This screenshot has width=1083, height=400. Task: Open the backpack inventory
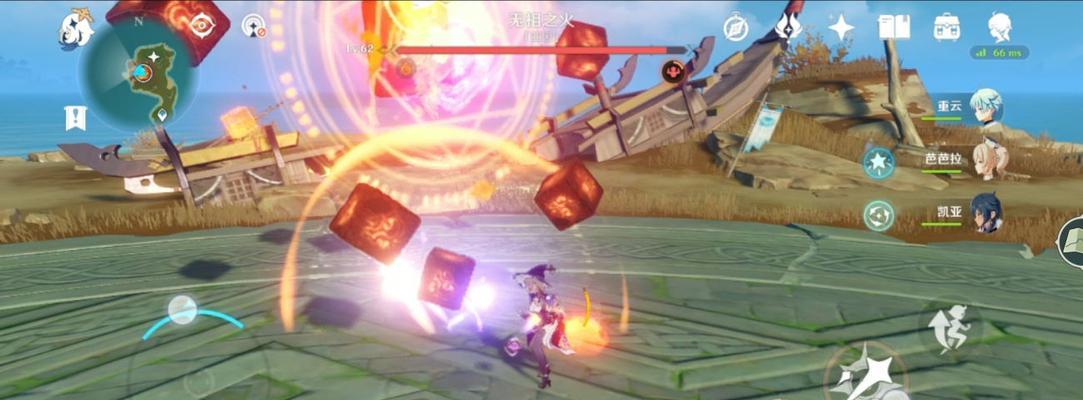pyautogui.click(x=946, y=27)
